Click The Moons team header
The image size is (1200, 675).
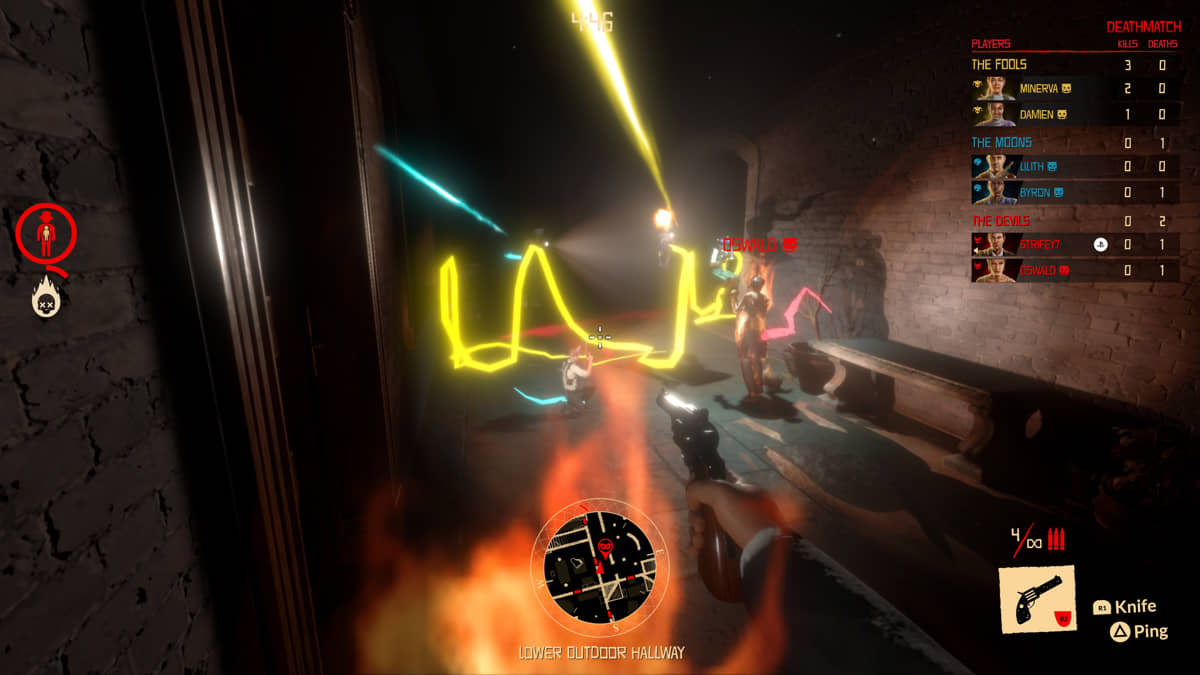[1002, 142]
